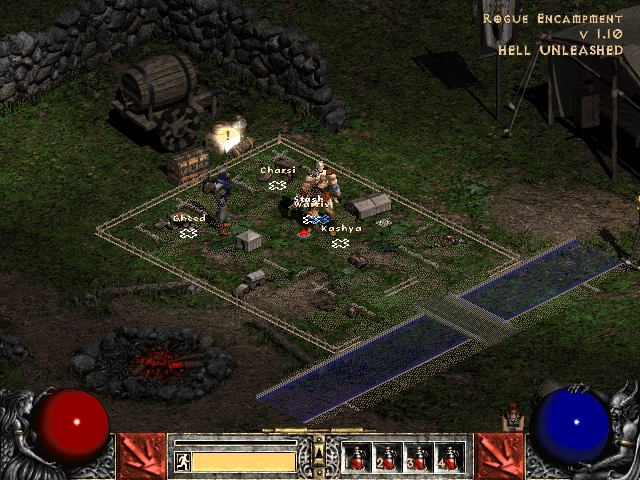This screenshot has height=480, width=640.
Task: Toggle the run/walk running figure button
Action: pos(183,461)
